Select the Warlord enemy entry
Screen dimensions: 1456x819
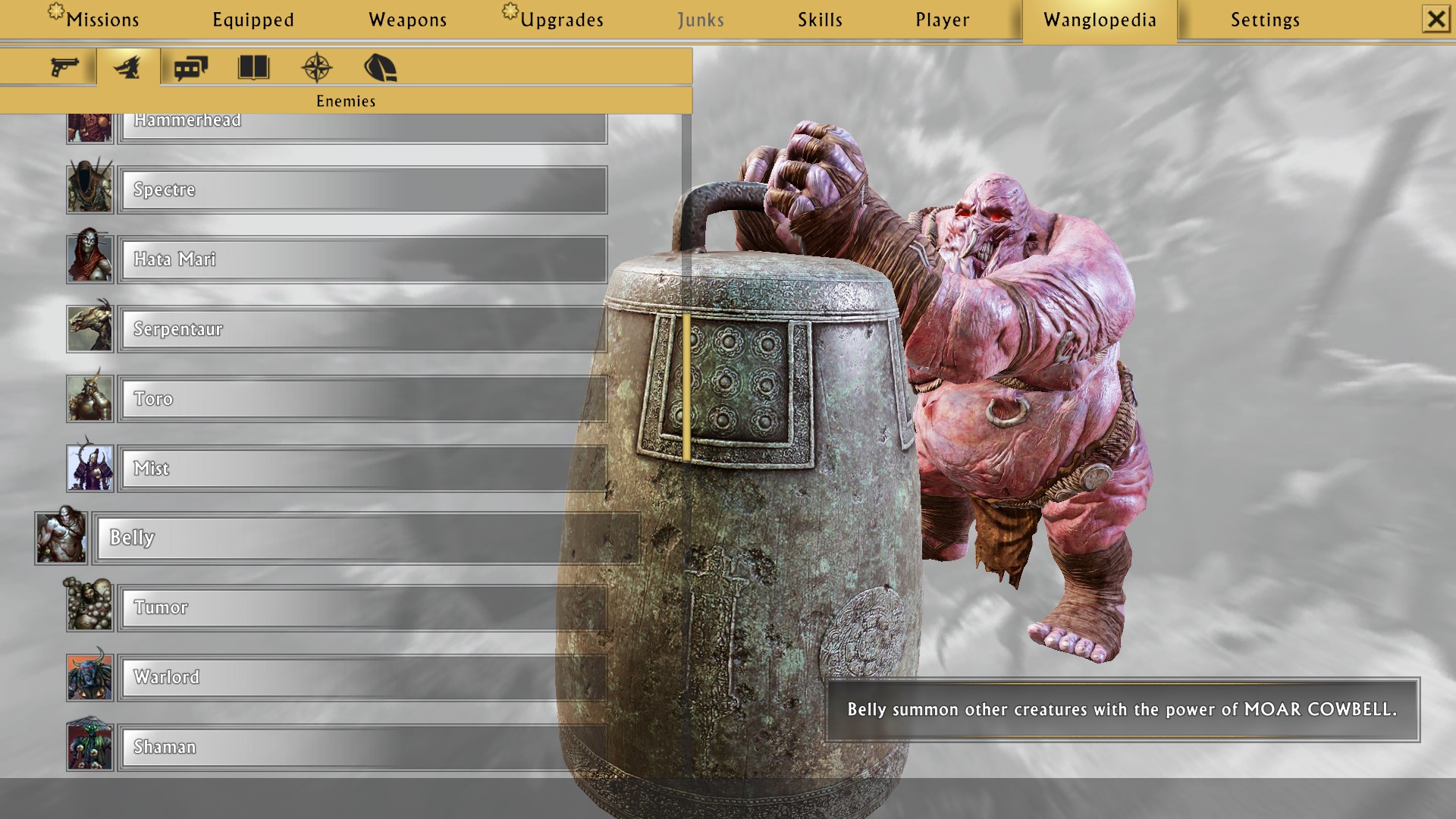tap(362, 677)
